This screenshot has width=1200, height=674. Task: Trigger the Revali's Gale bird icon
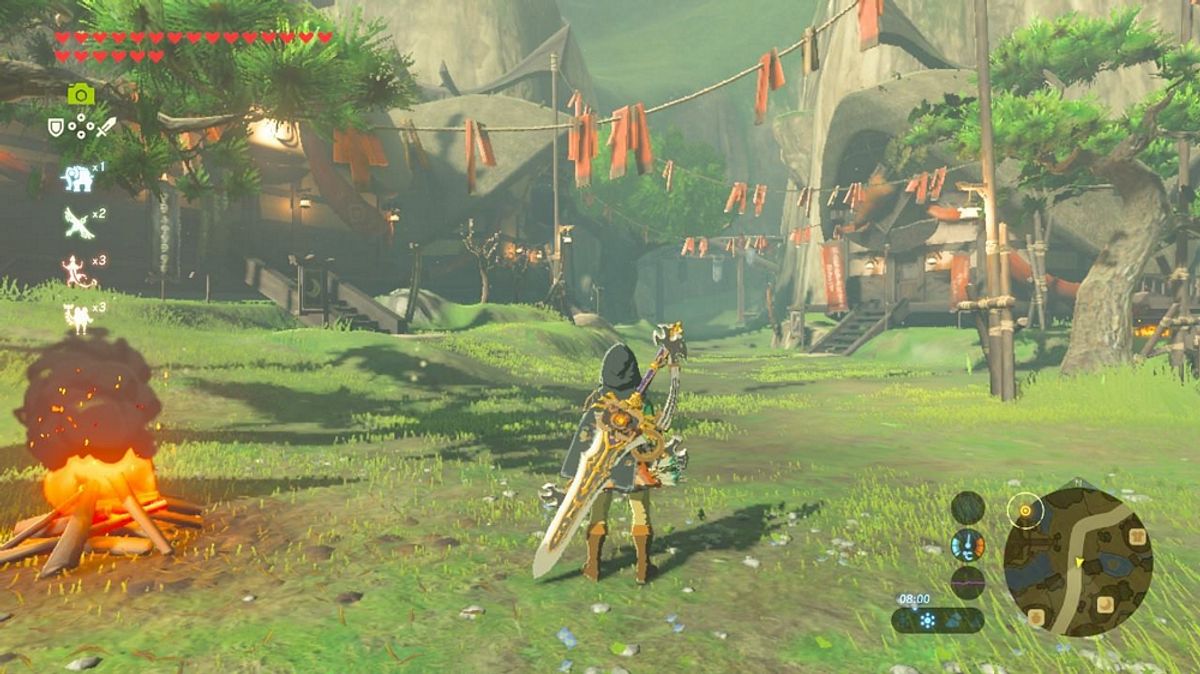tap(77, 222)
